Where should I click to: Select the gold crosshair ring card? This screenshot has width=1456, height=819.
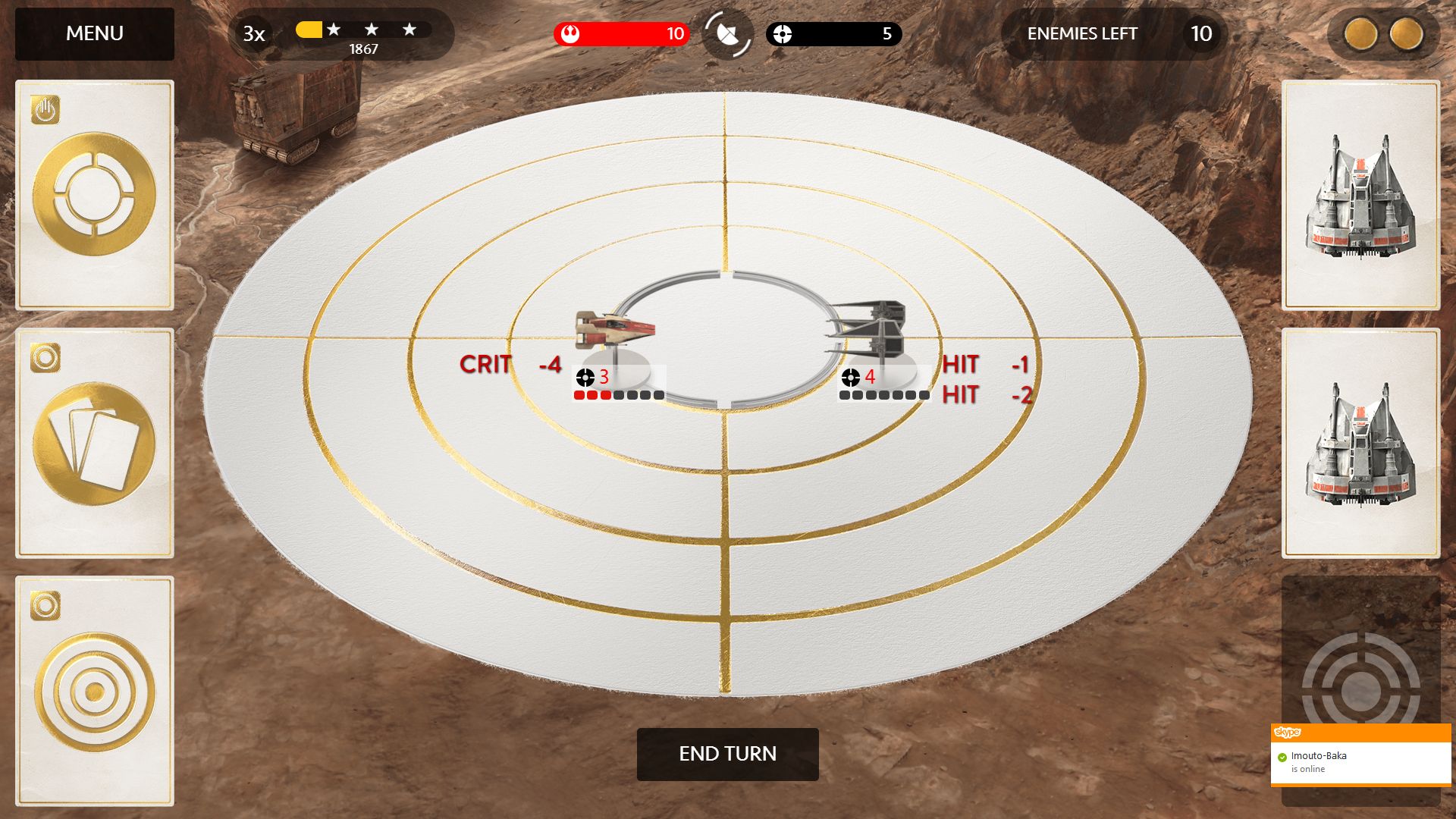(95, 195)
